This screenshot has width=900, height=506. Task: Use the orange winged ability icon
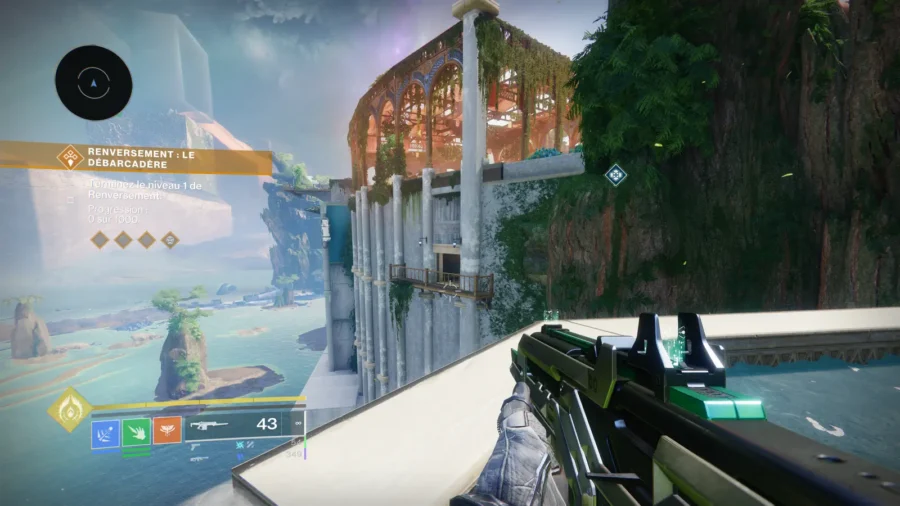point(167,431)
